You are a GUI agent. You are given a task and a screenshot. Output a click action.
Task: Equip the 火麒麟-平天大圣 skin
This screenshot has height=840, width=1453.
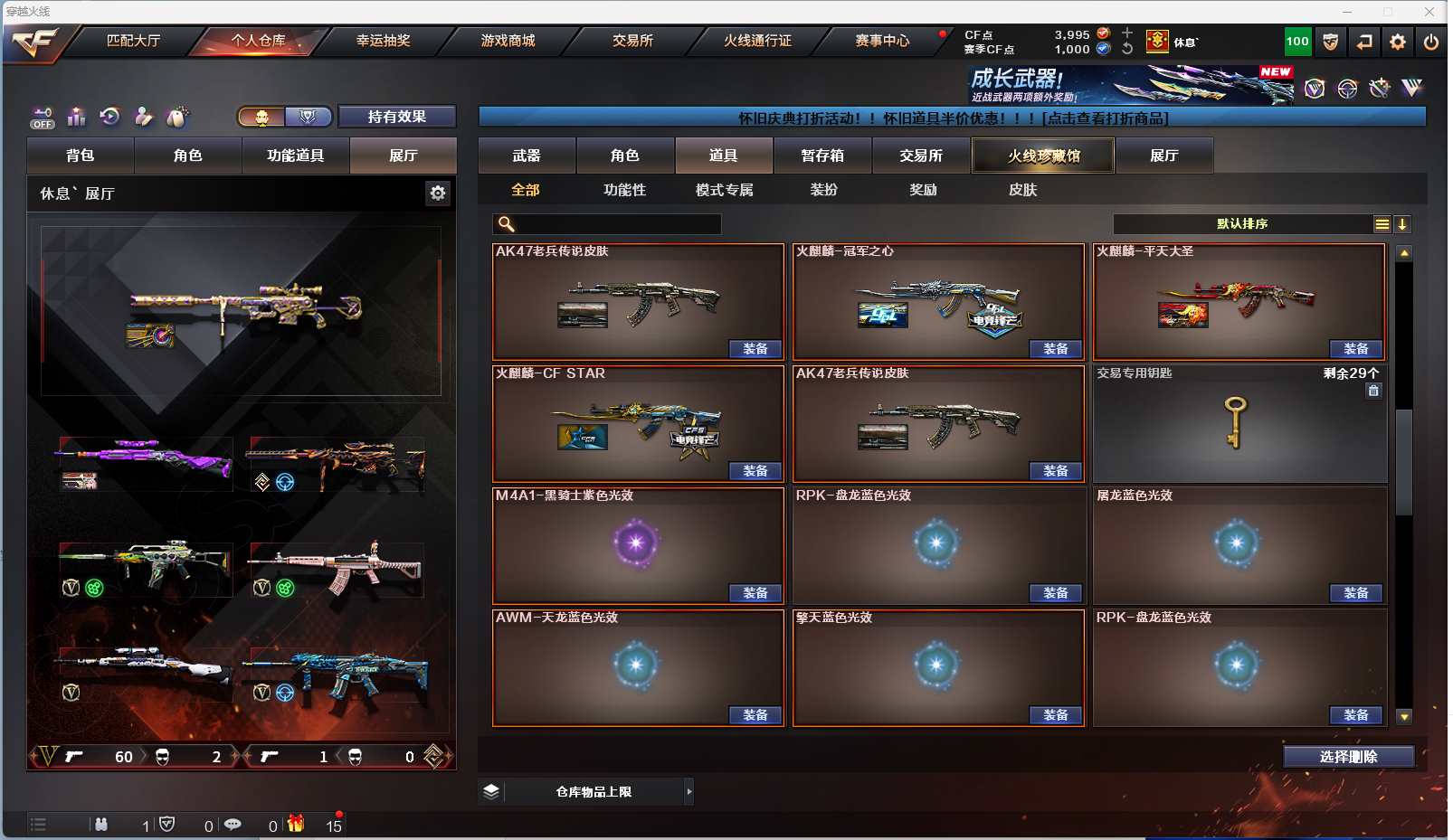coord(1355,349)
